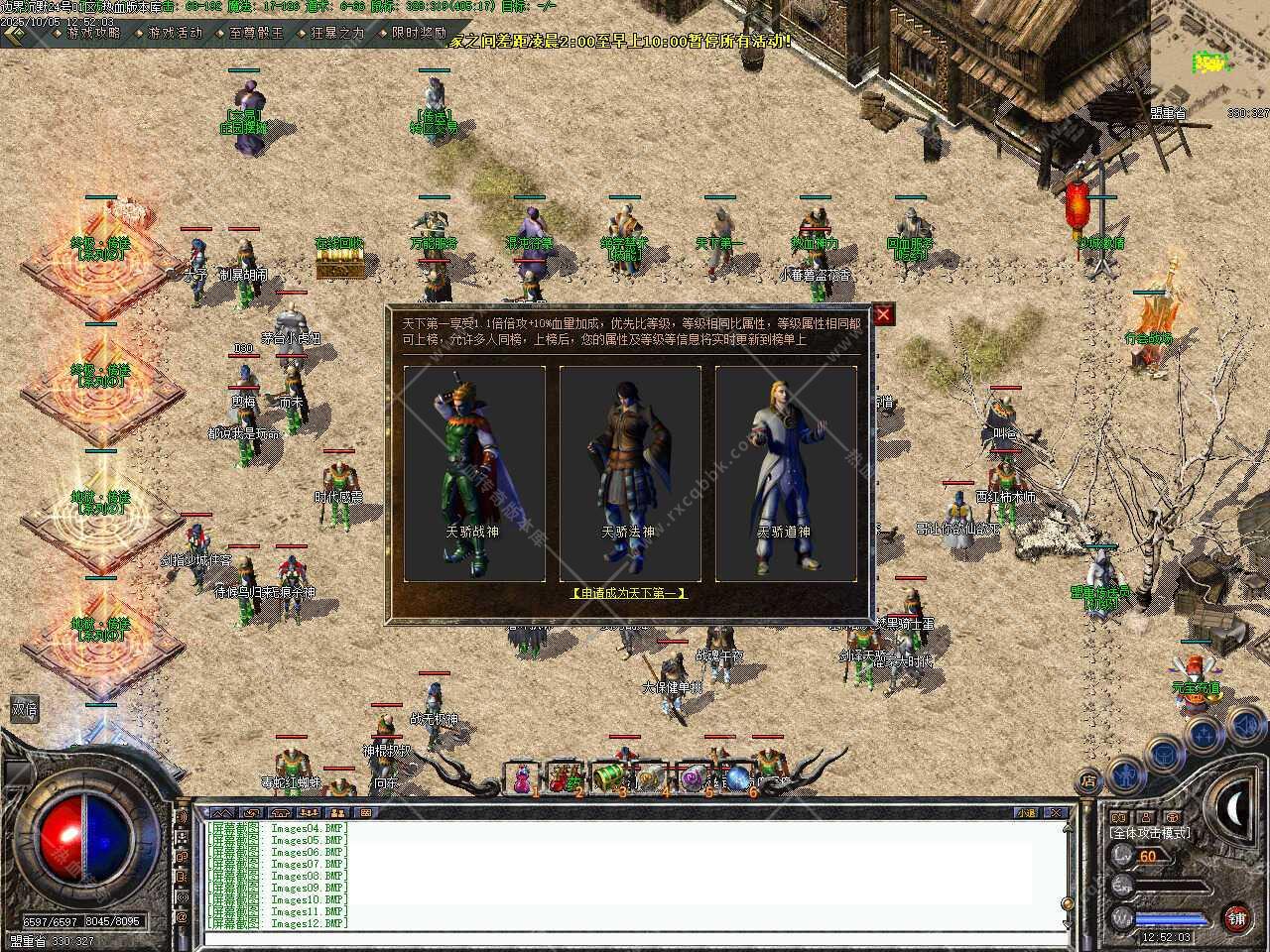Open the red 铺 stall button
The width and height of the screenshot is (1270, 952).
[x=1235, y=918]
